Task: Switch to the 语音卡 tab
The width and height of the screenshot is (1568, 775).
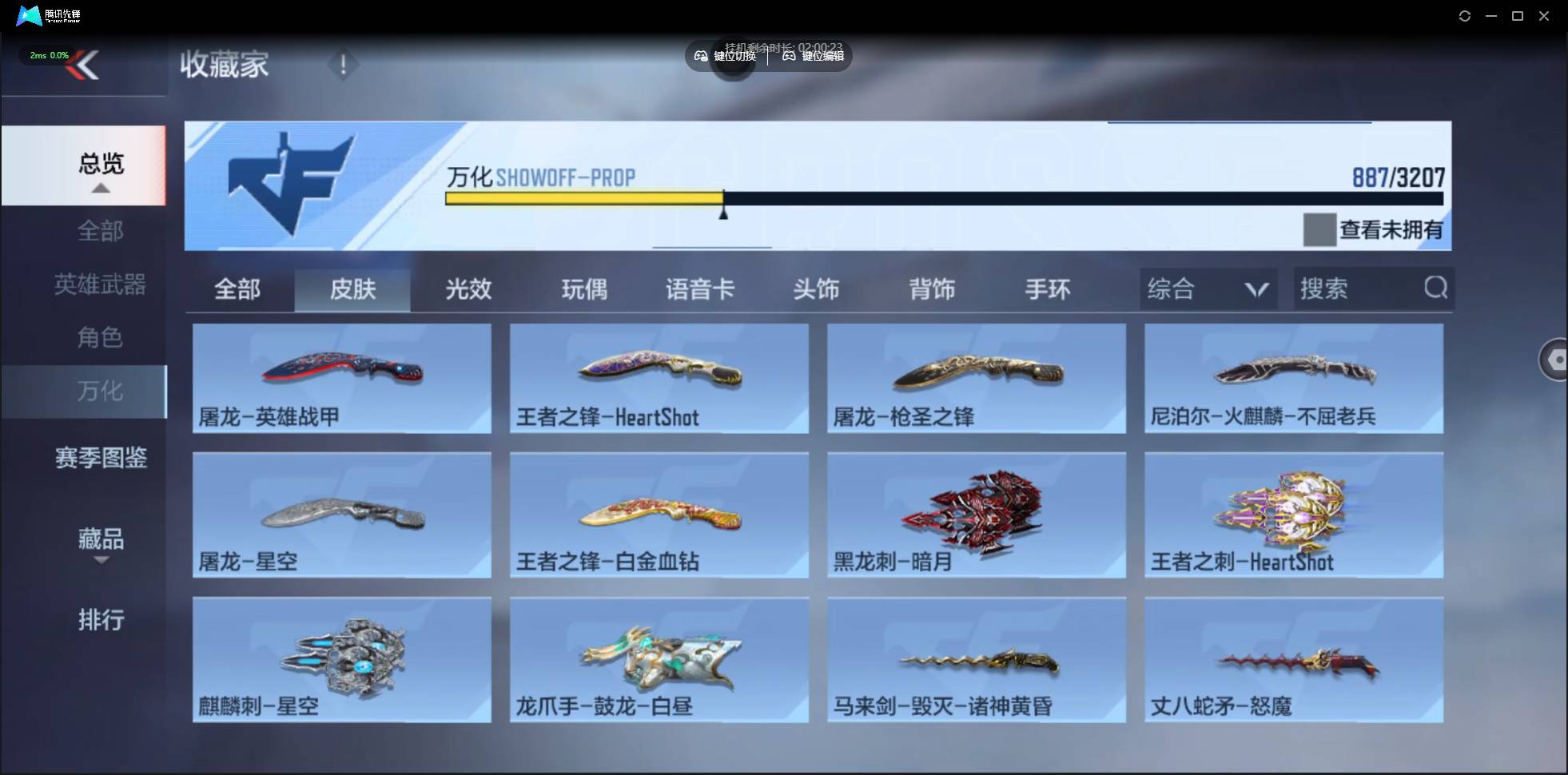Action: (700, 289)
